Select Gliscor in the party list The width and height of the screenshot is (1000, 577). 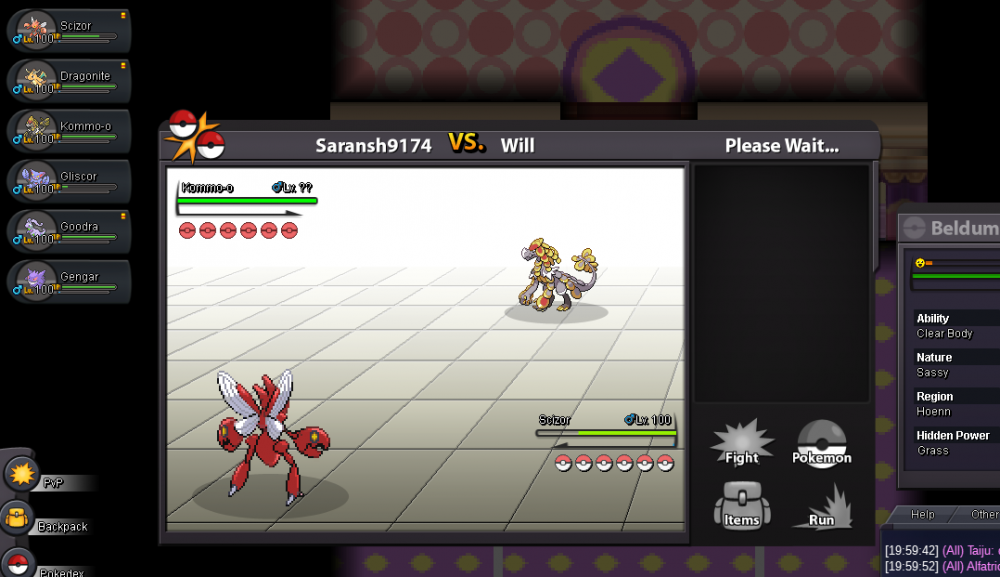pyautogui.click(x=70, y=180)
